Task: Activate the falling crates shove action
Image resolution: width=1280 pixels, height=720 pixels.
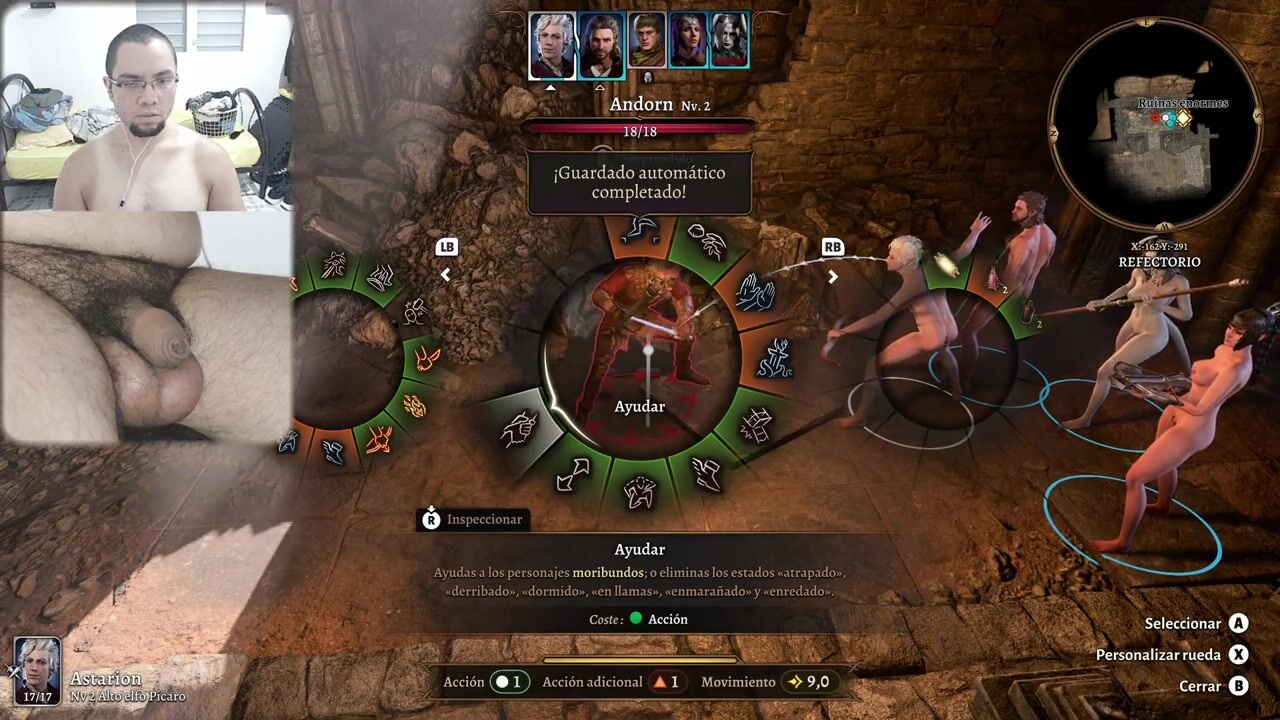Action: [755, 426]
